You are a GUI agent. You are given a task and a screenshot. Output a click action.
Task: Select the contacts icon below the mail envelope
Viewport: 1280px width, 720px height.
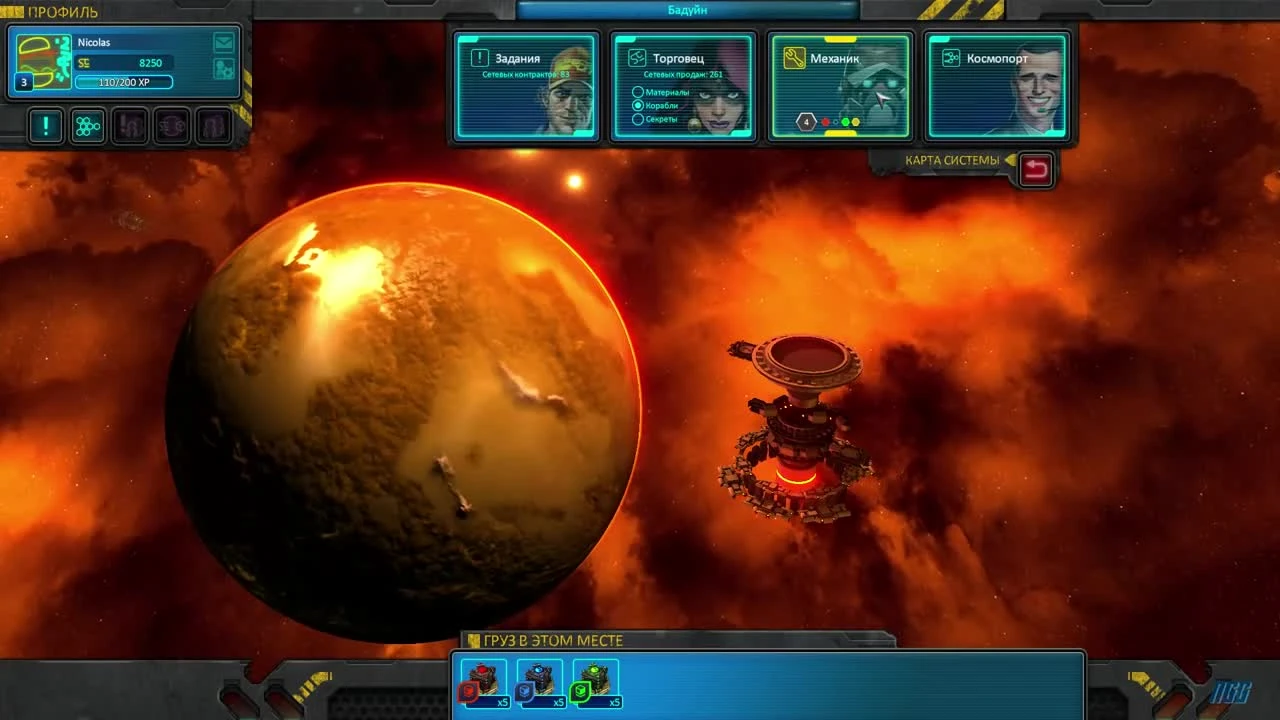tap(224, 66)
